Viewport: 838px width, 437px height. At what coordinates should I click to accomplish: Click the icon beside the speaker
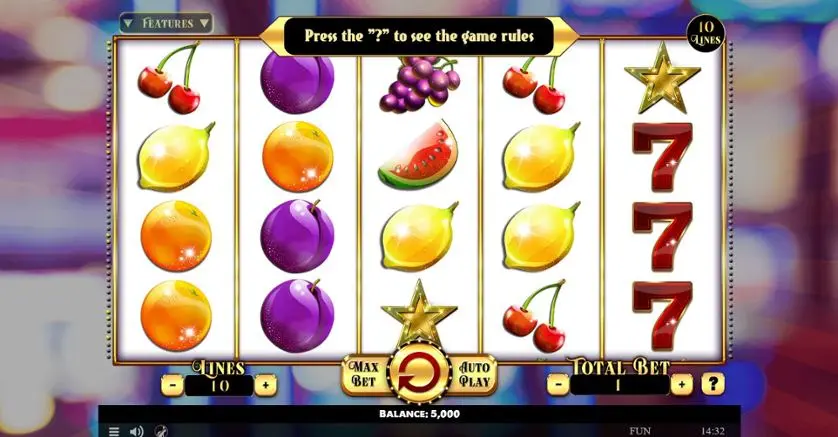click(160, 431)
